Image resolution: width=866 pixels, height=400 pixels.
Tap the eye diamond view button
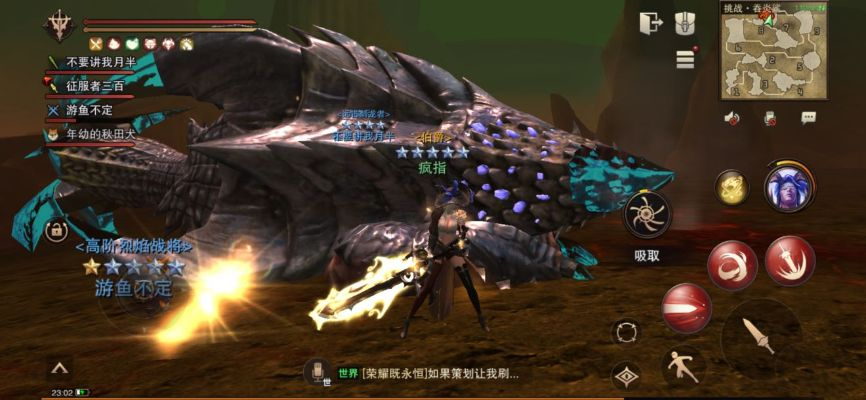coord(627,375)
